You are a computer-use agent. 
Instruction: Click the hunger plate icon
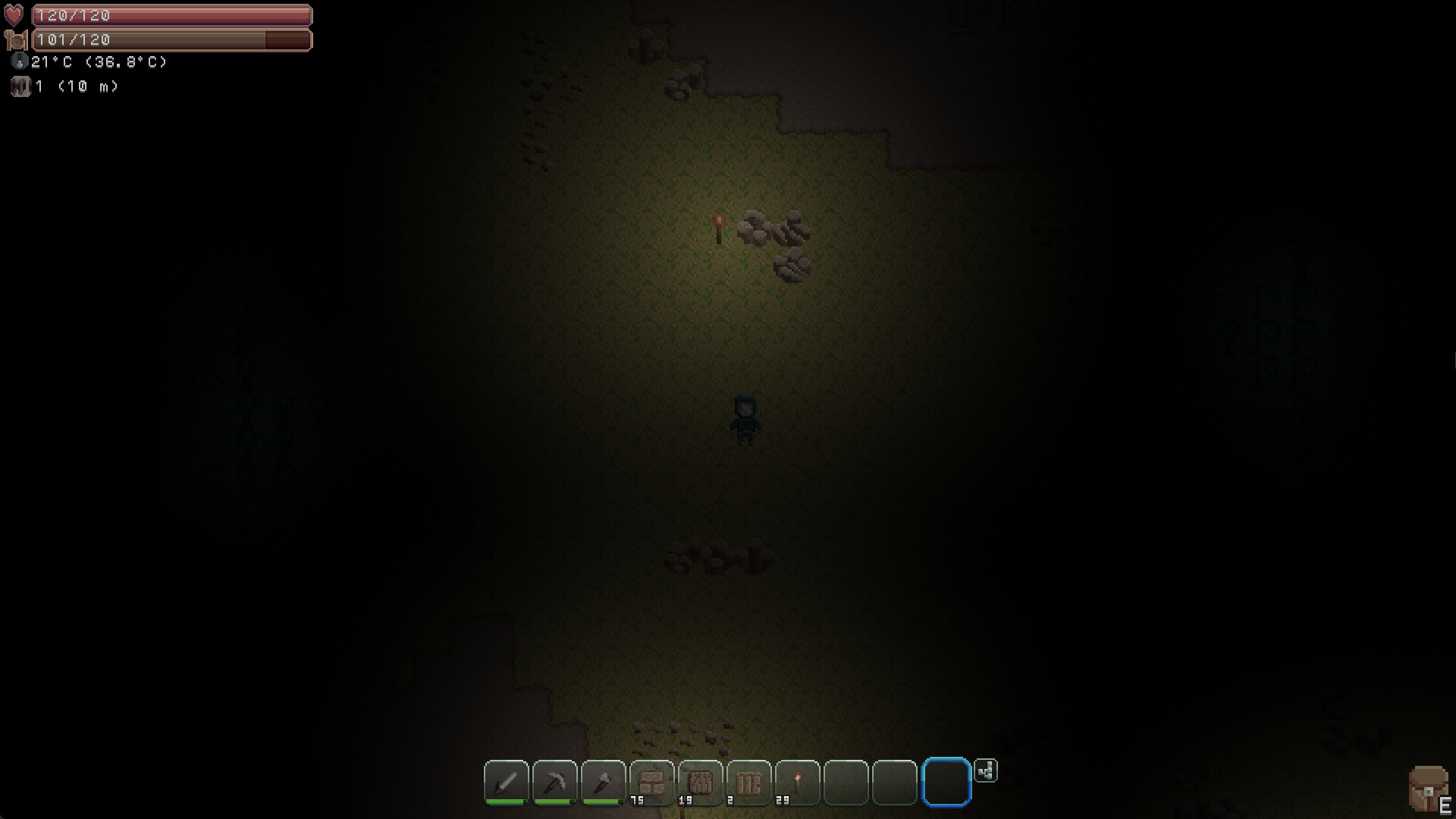tap(17, 39)
